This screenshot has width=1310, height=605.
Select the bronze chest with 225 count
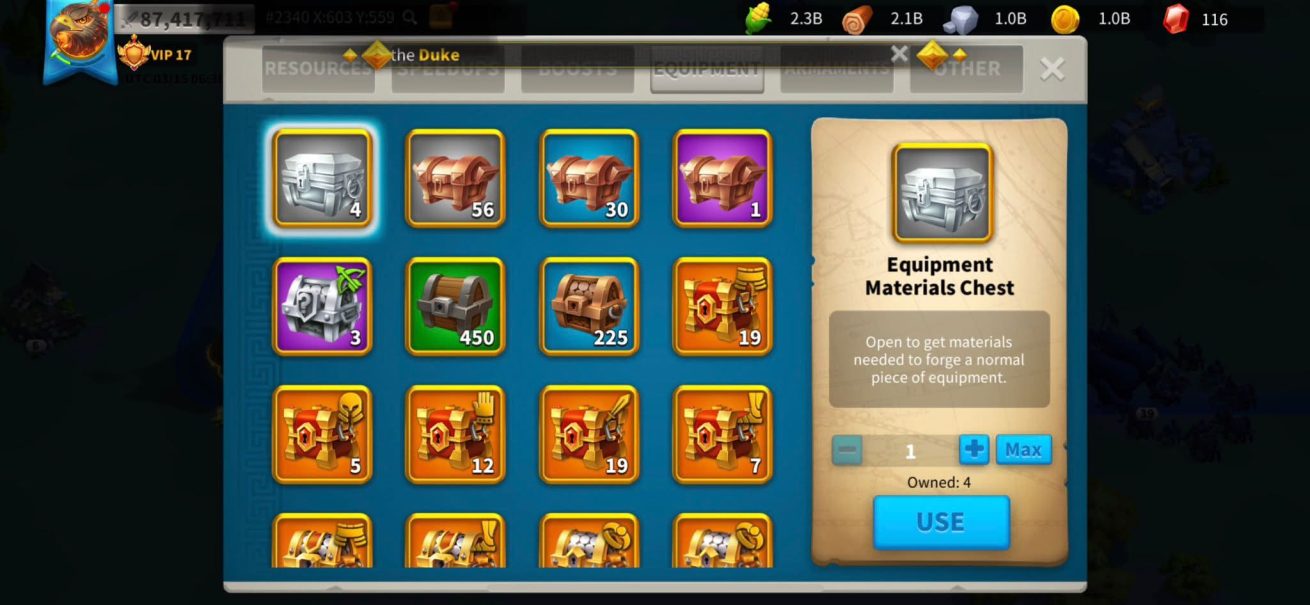(589, 306)
